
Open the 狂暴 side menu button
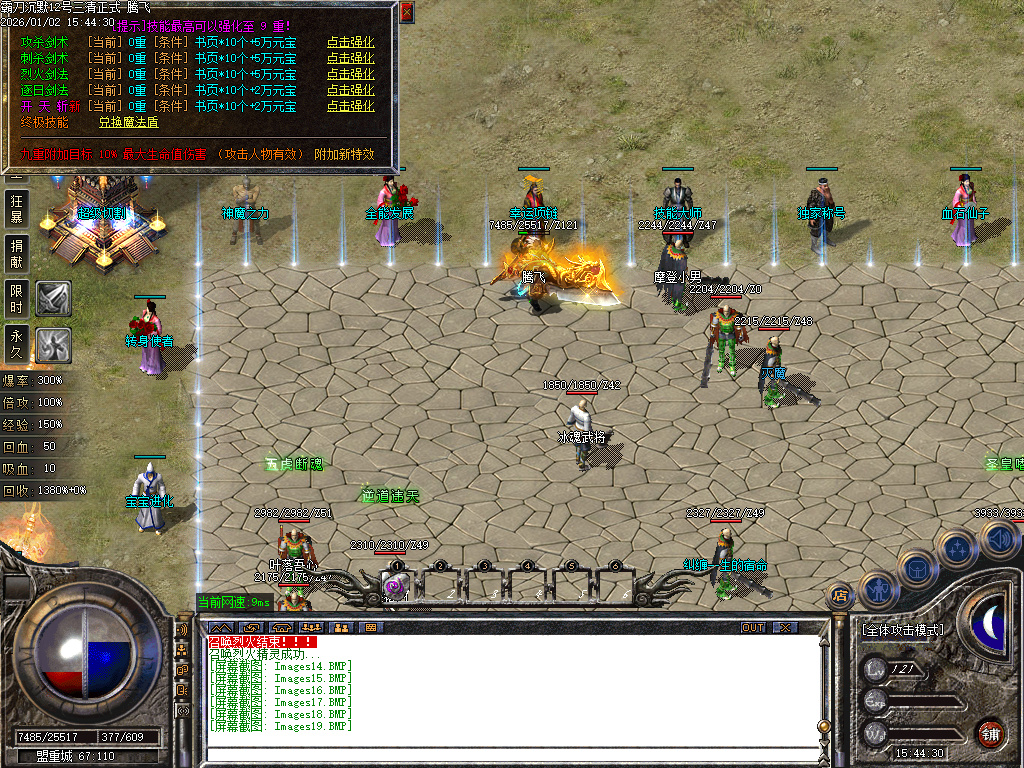(17, 208)
